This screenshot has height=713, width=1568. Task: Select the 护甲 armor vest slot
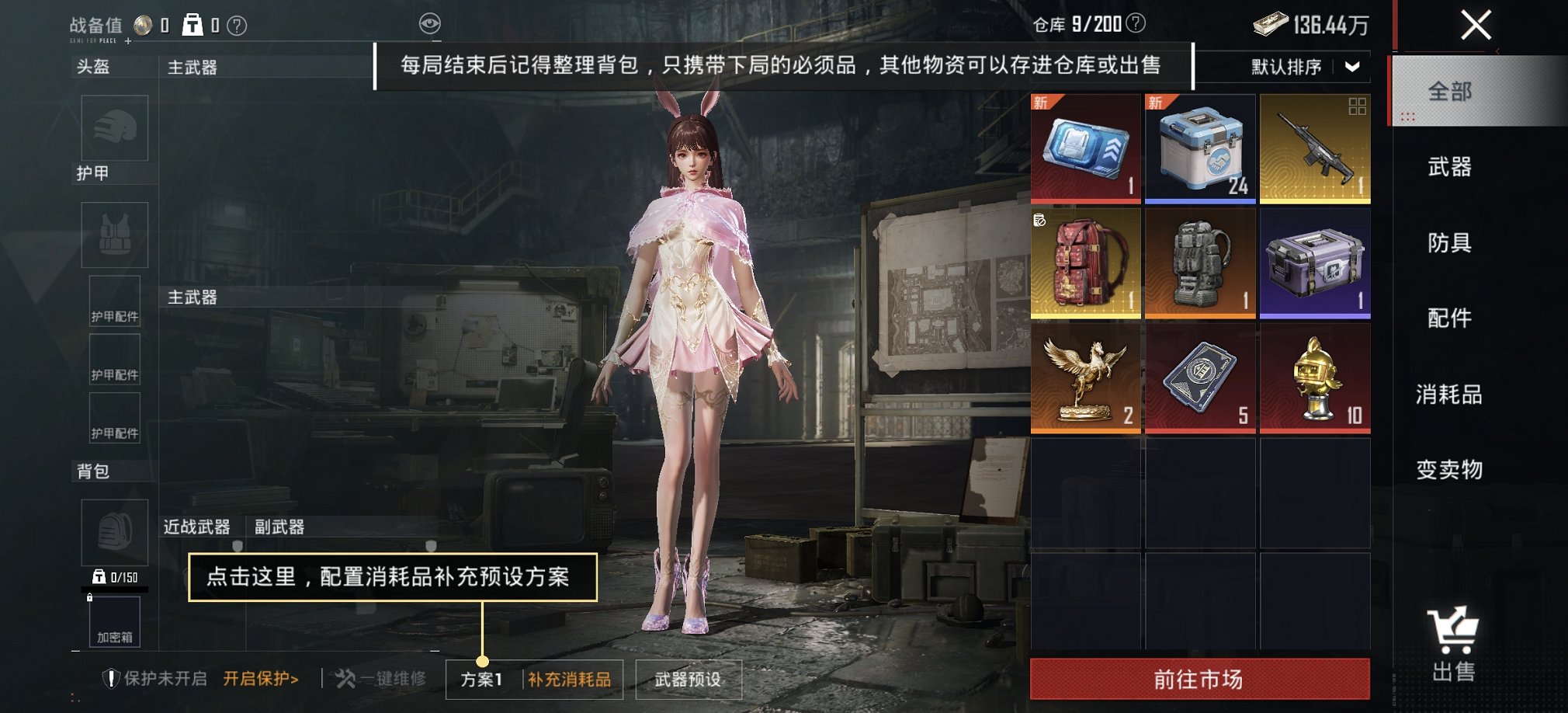point(115,235)
